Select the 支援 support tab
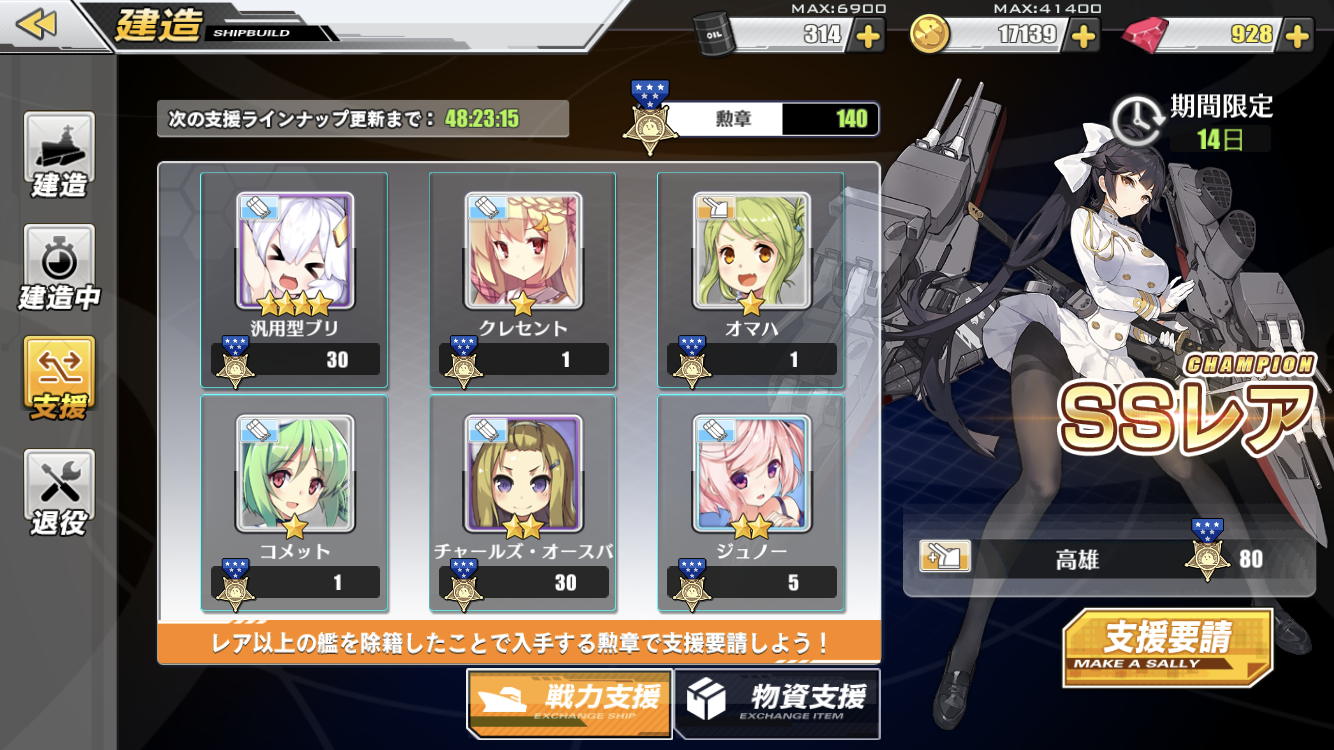 (x=60, y=379)
